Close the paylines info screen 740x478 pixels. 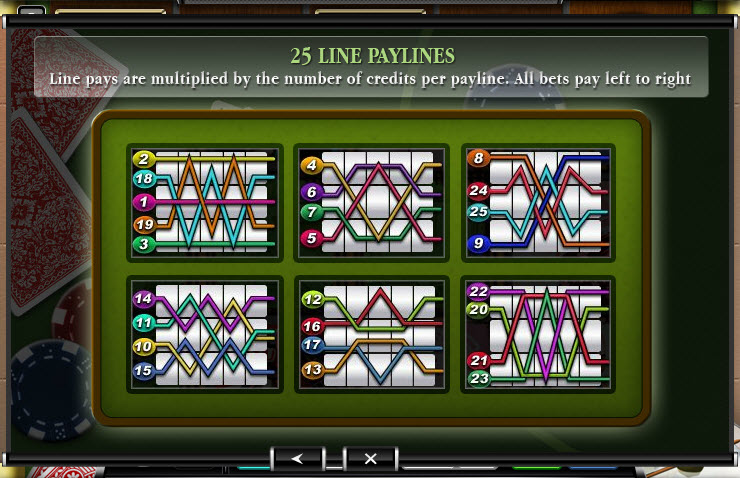point(370,458)
